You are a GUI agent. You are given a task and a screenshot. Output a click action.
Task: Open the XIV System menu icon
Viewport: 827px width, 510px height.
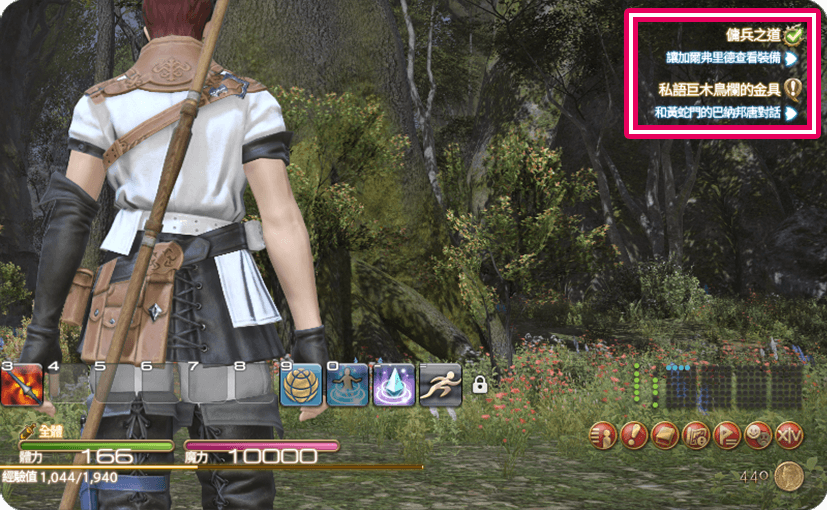click(x=789, y=435)
